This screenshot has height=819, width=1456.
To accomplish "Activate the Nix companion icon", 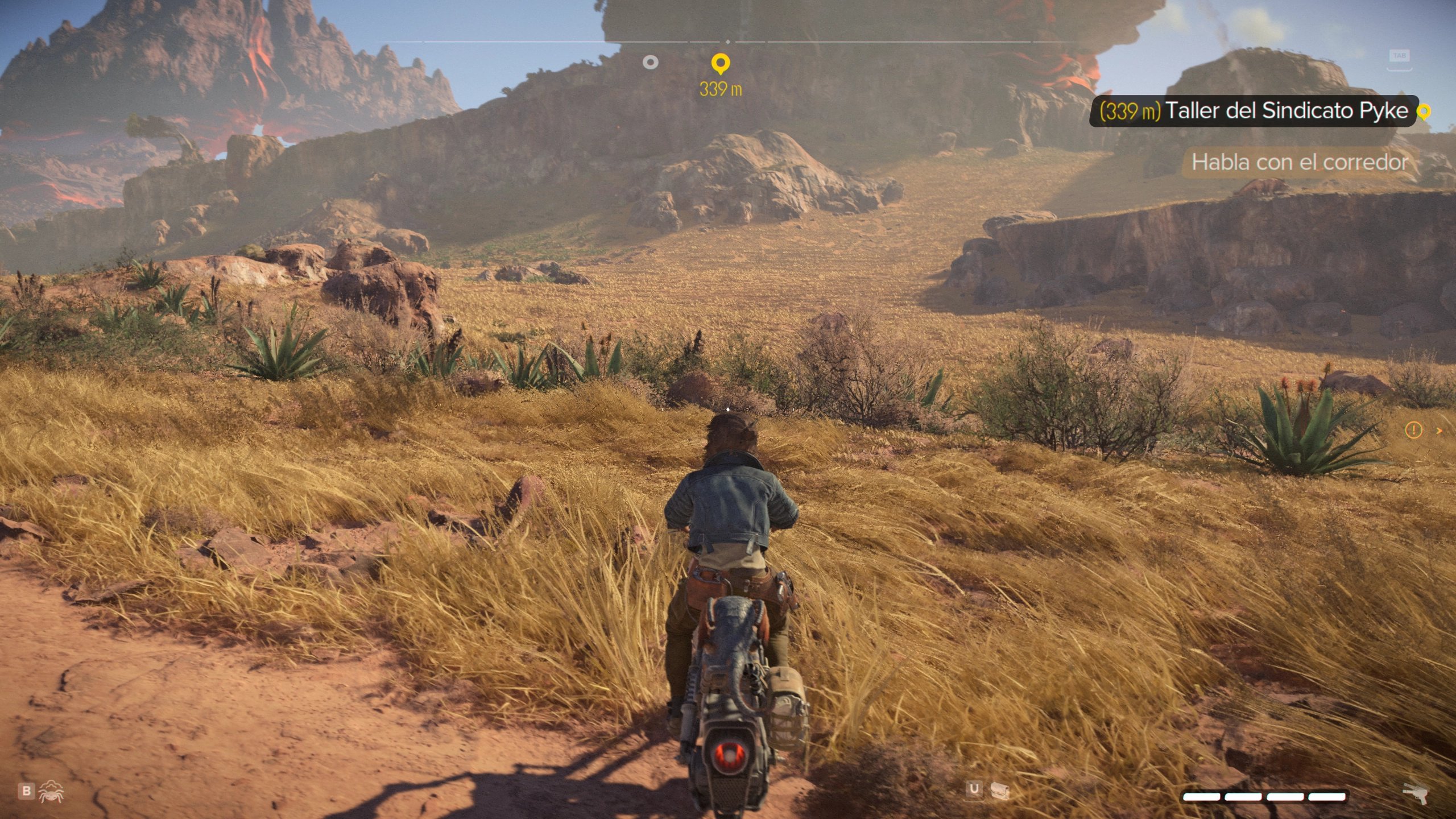I will (51, 791).
